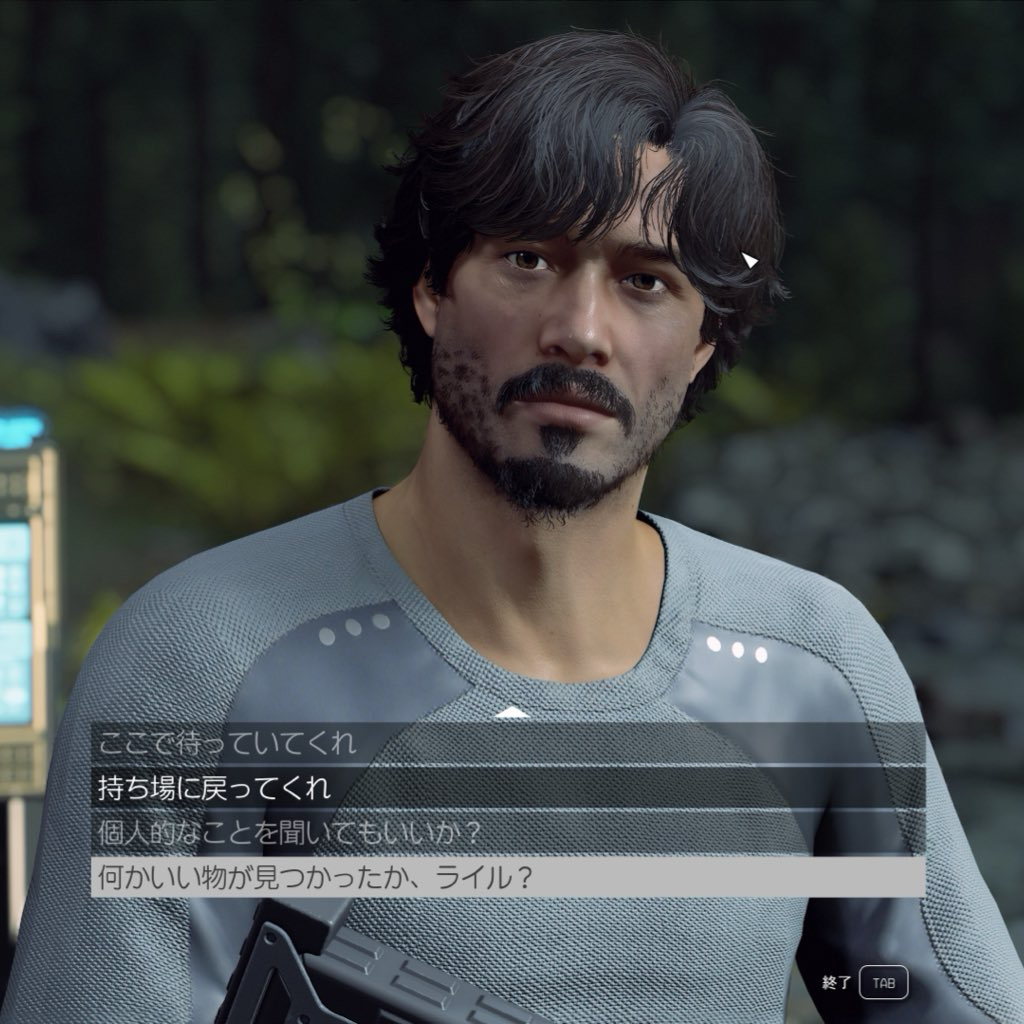Viewport: 1024px width, 1024px height.
Task: Click the upward scroll arrow above the dialogue list
Action: [512, 712]
